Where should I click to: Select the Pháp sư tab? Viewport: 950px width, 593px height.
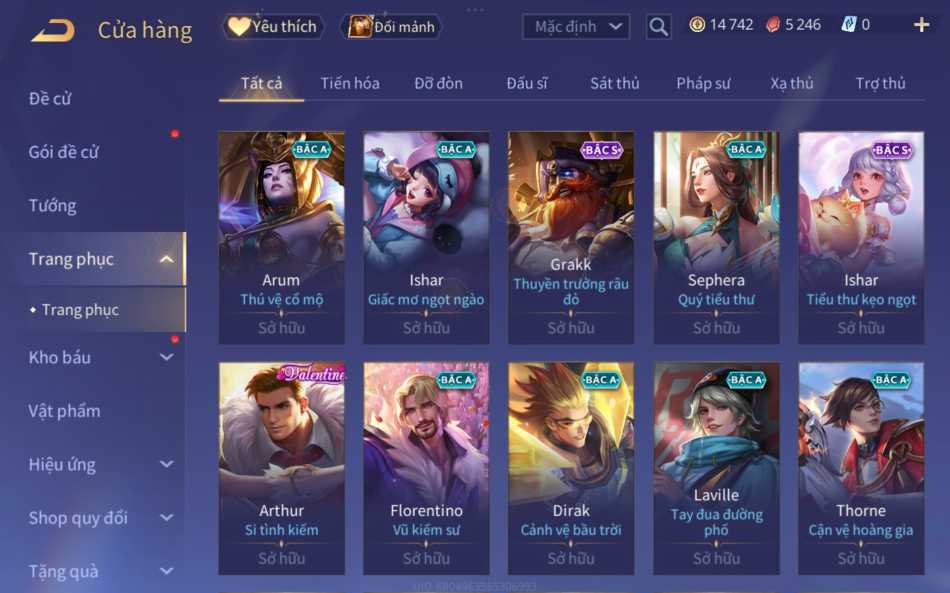pos(703,83)
